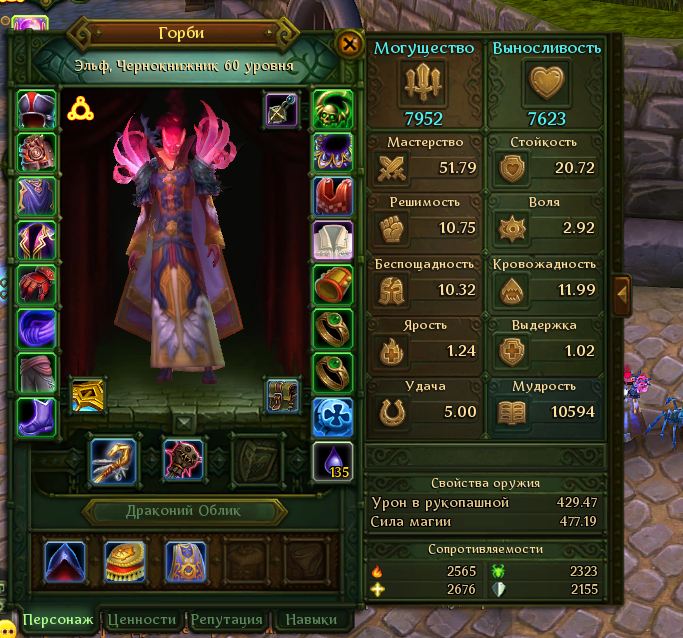Click the Удача horseshoe icon

pyautogui.click(x=391, y=412)
